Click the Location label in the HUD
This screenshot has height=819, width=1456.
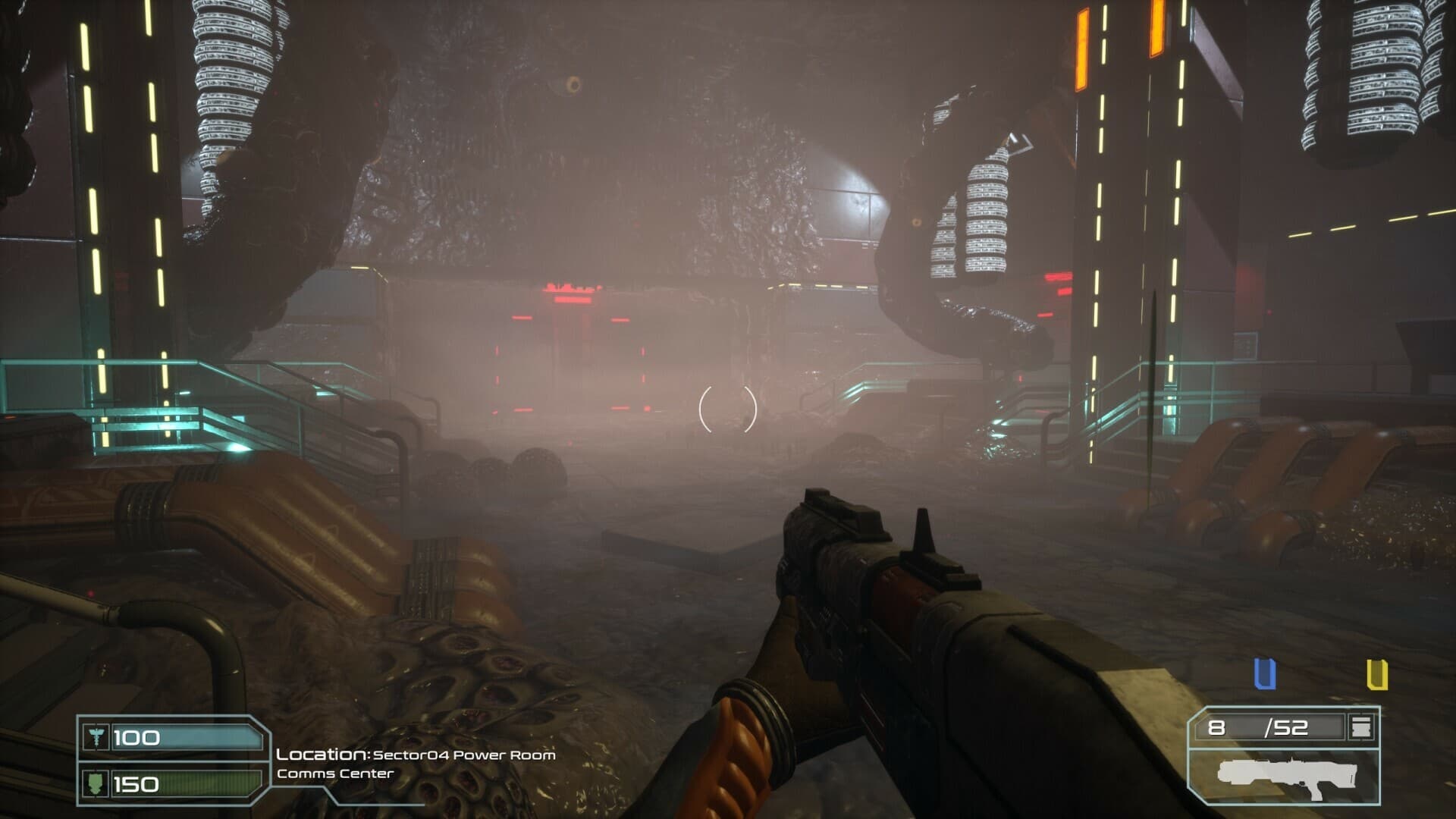(321, 755)
